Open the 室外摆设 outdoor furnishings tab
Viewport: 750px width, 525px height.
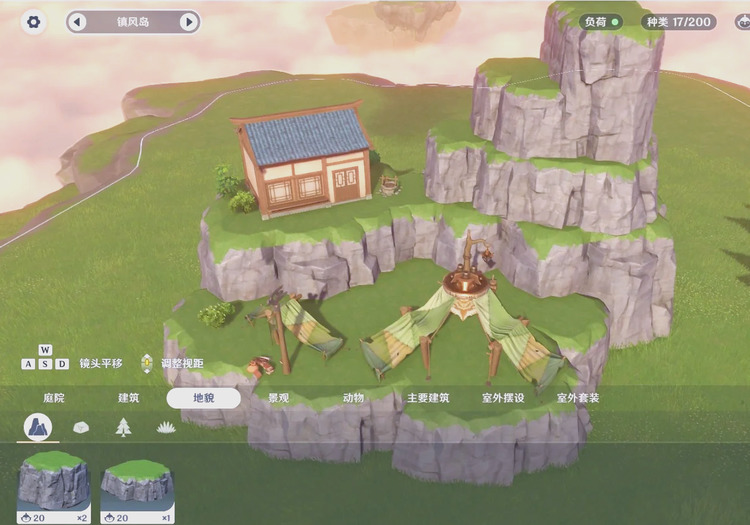tap(503, 398)
